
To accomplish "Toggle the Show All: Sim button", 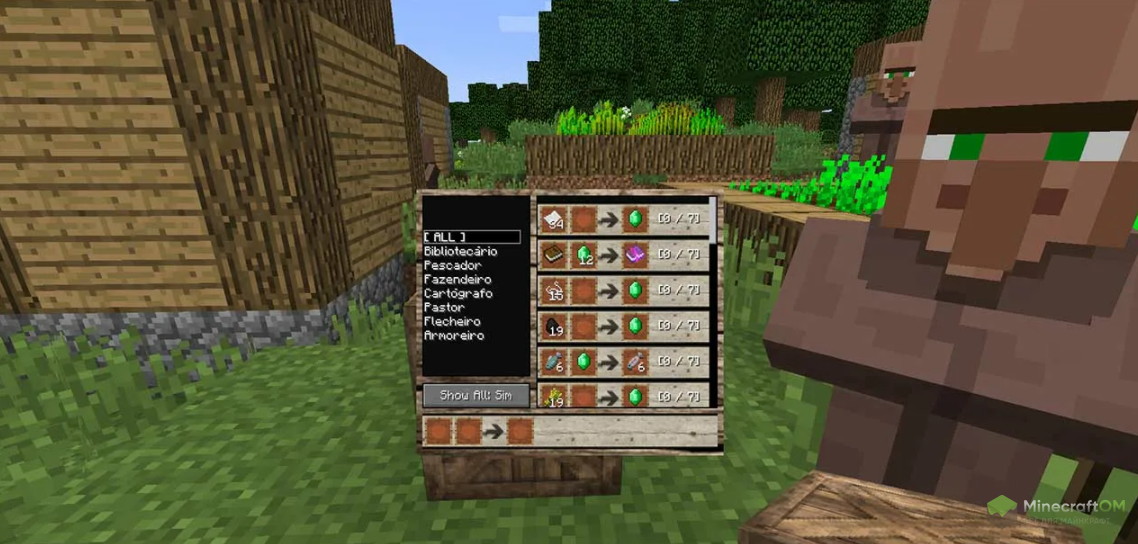I will click(475, 395).
